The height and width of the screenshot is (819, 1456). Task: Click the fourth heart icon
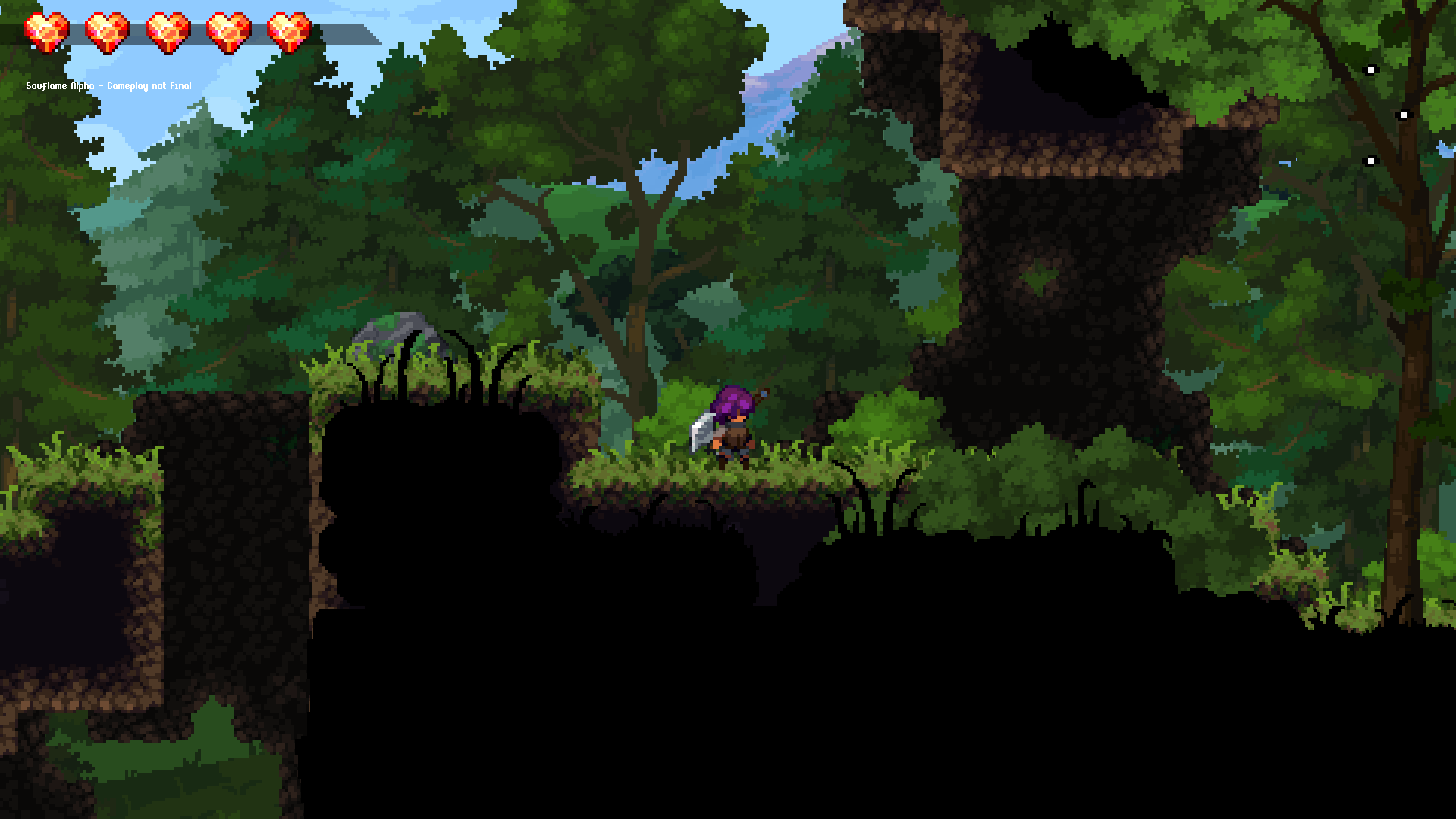tap(226, 30)
